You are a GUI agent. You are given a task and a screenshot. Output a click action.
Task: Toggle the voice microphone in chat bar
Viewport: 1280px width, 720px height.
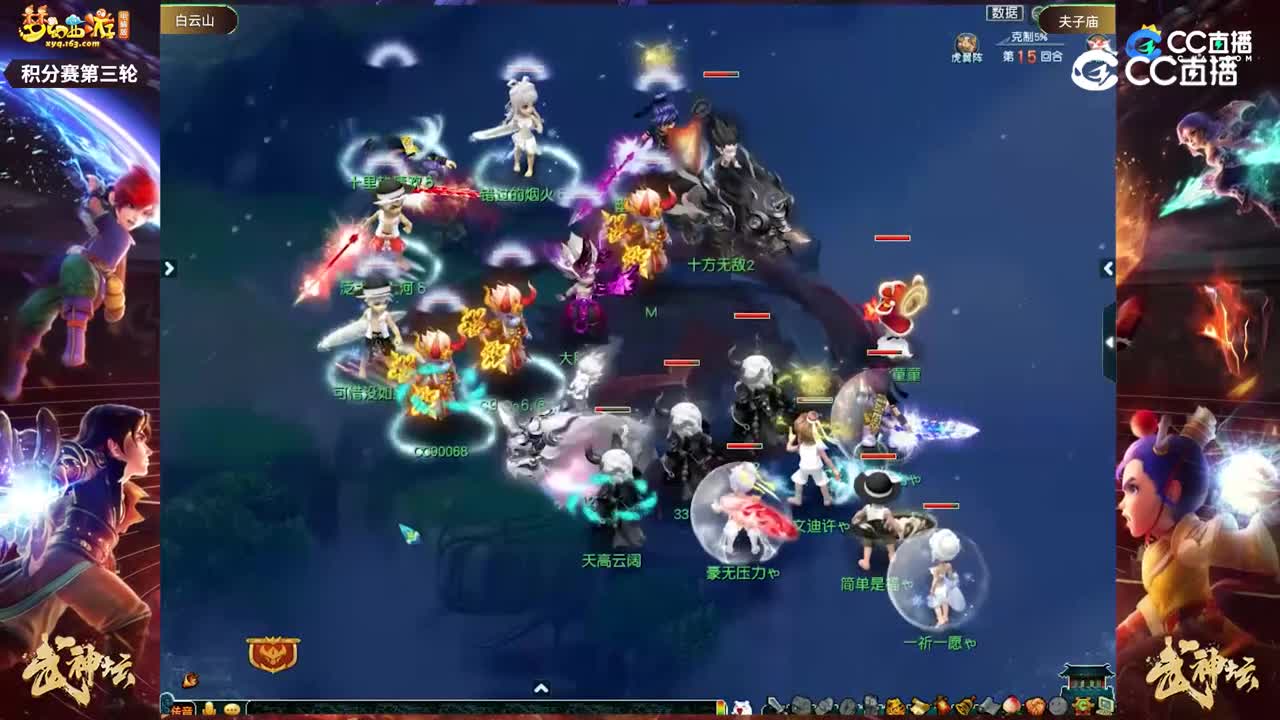pos(209,708)
